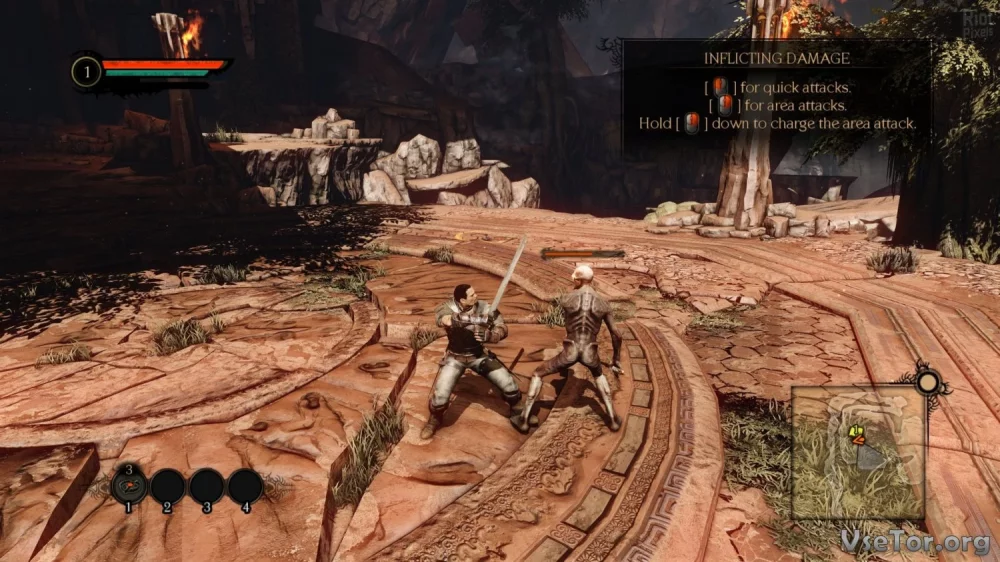The height and width of the screenshot is (562, 1000).
Task: Select the filled hotbar slot numbered 1
Action: (129, 486)
